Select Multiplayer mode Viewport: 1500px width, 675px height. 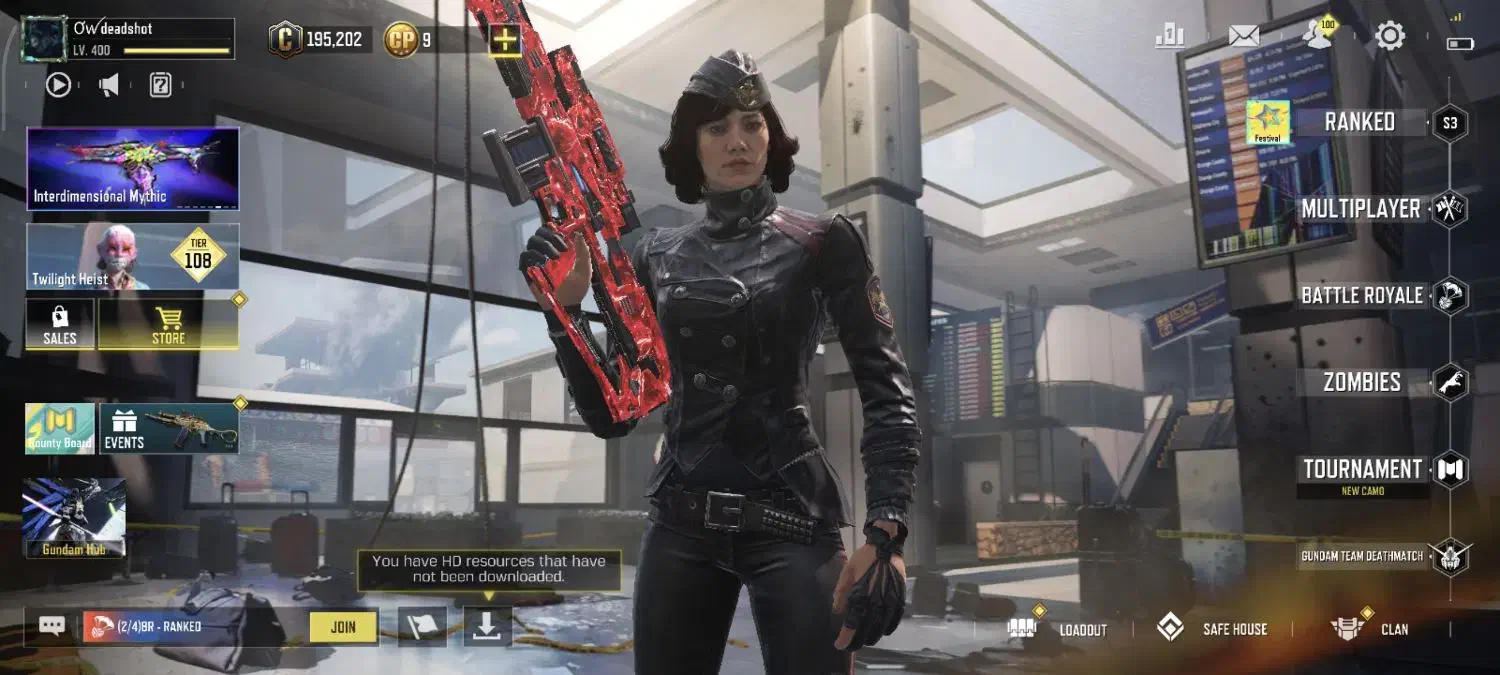[1360, 209]
